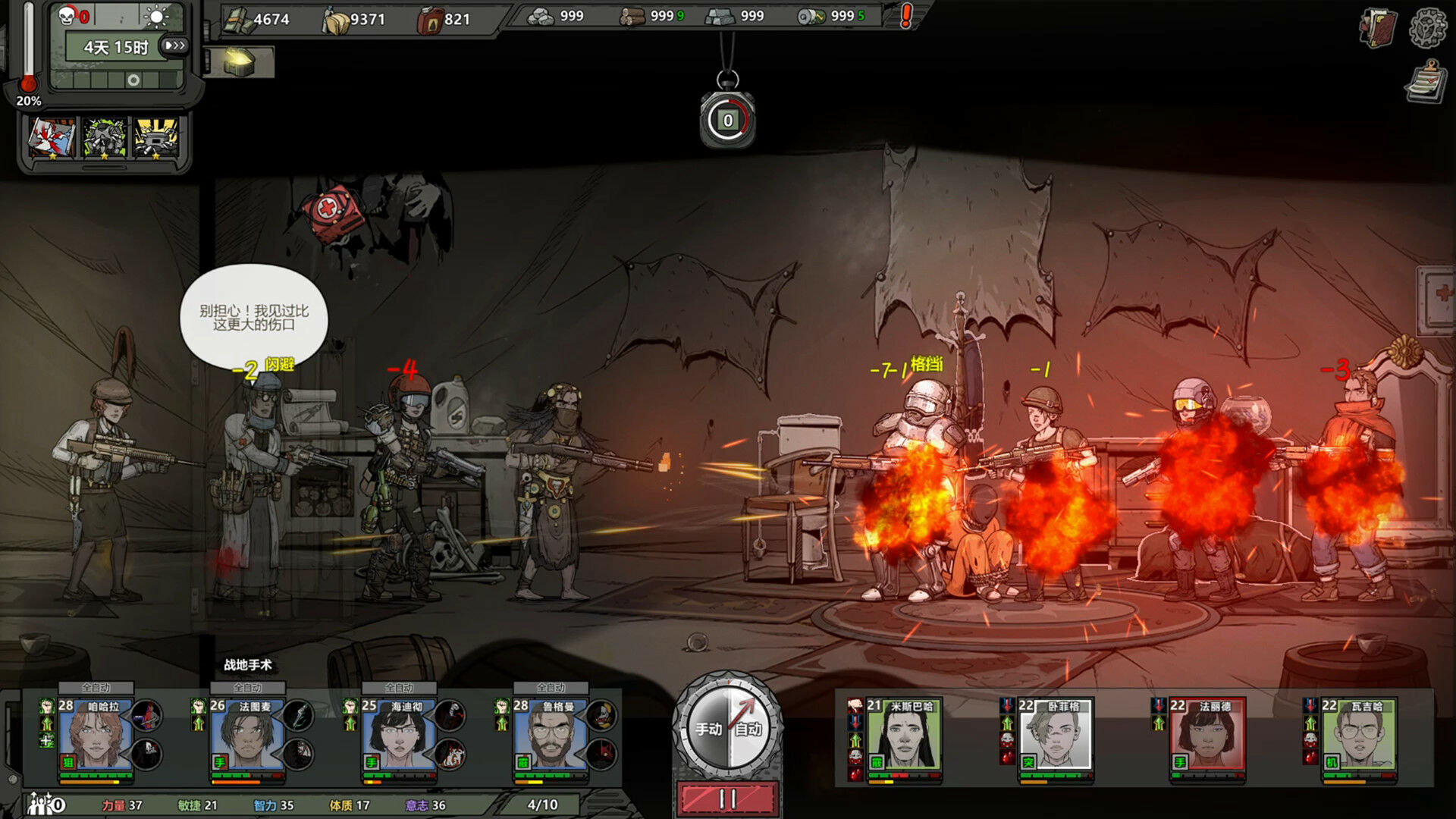Viewport: 1456px width, 819px height.
Task: Open the red journal book
Action: [x=1379, y=28]
